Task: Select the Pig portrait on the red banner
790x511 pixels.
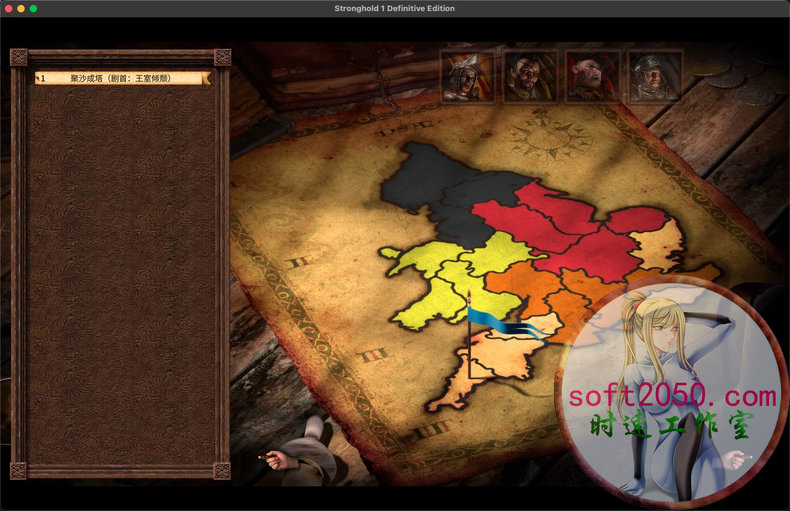Action: click(x=592, y=77)
